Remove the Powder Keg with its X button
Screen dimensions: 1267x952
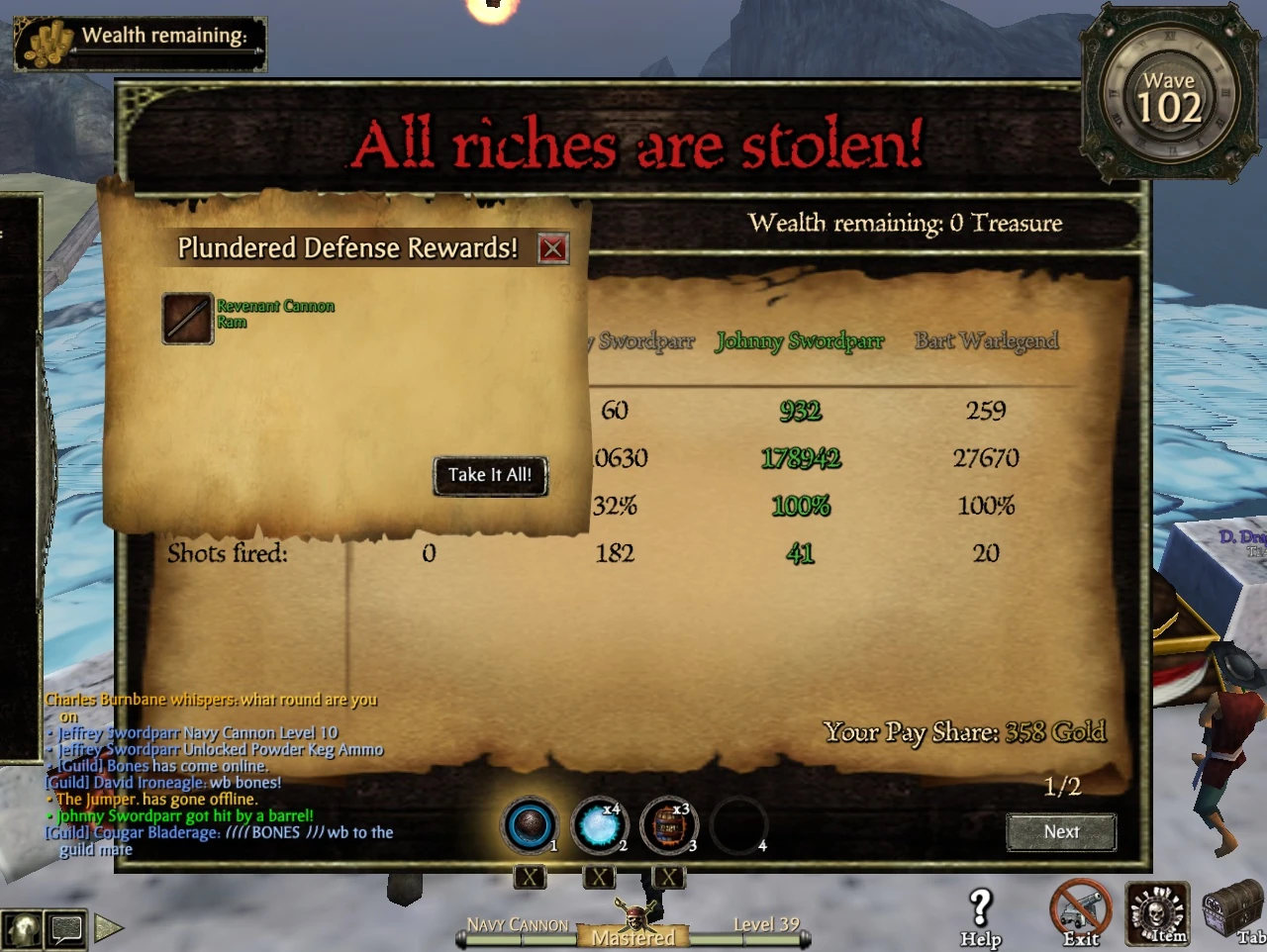tap(668, 877)
